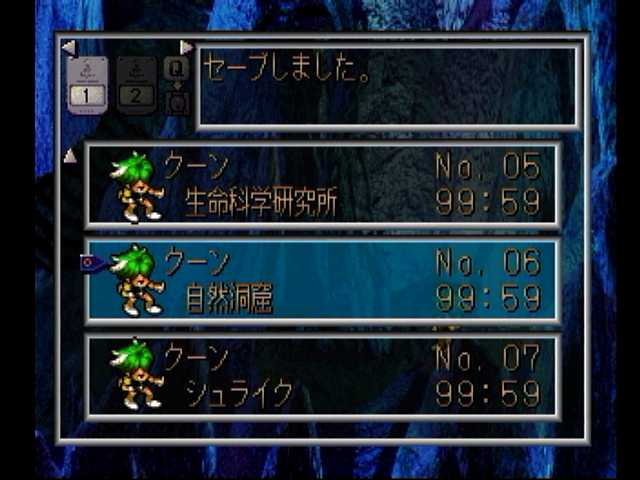Screen dimensions: 640x480
Task: Select save file No. 05 生命科学研究所
Action: pos(322,185)
